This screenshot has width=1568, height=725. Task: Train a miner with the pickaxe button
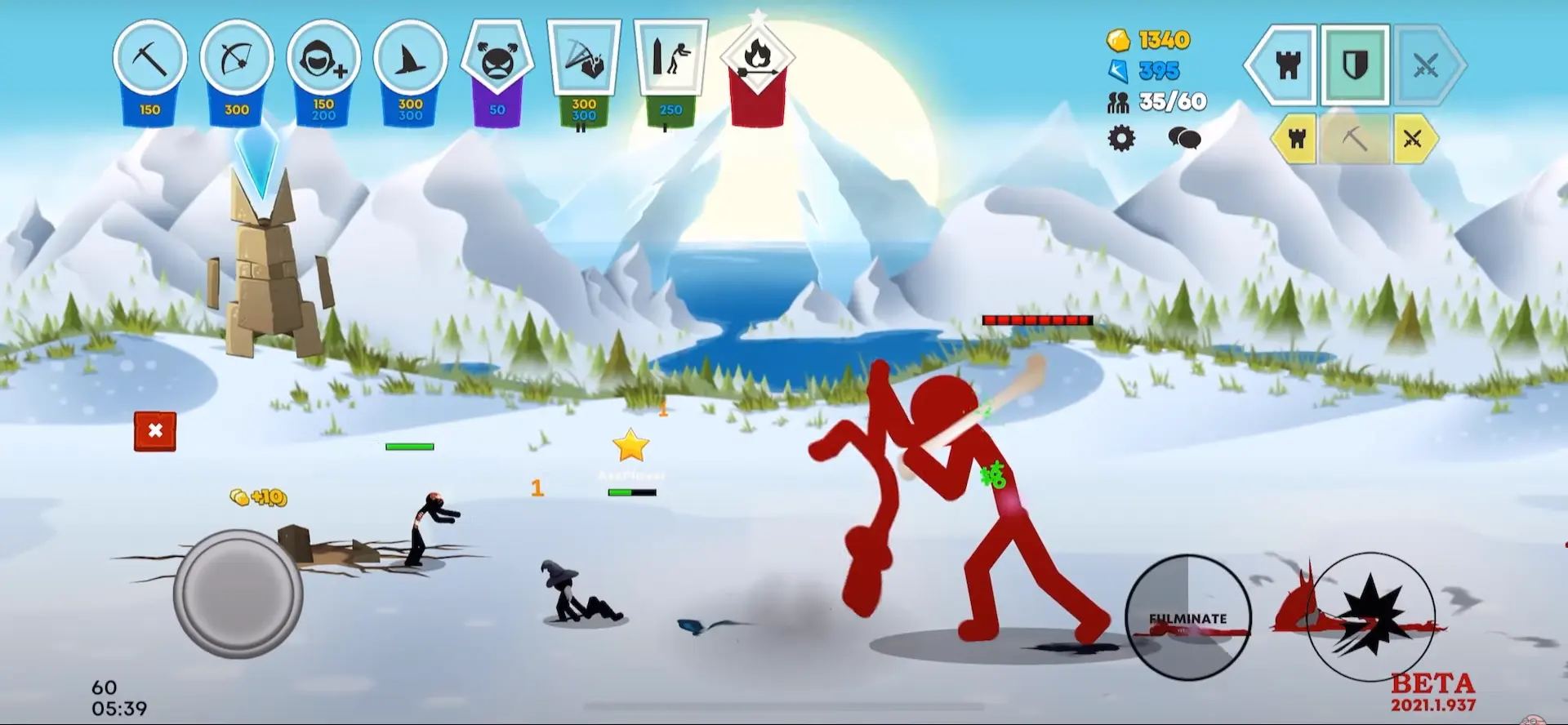(x=149, y=60)
